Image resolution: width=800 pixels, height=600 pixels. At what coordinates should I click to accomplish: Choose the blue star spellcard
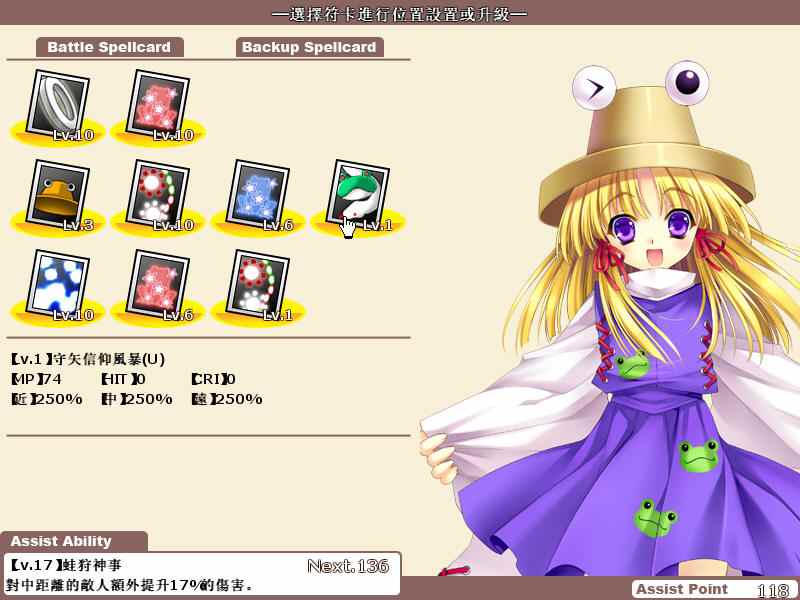point(259,195)
